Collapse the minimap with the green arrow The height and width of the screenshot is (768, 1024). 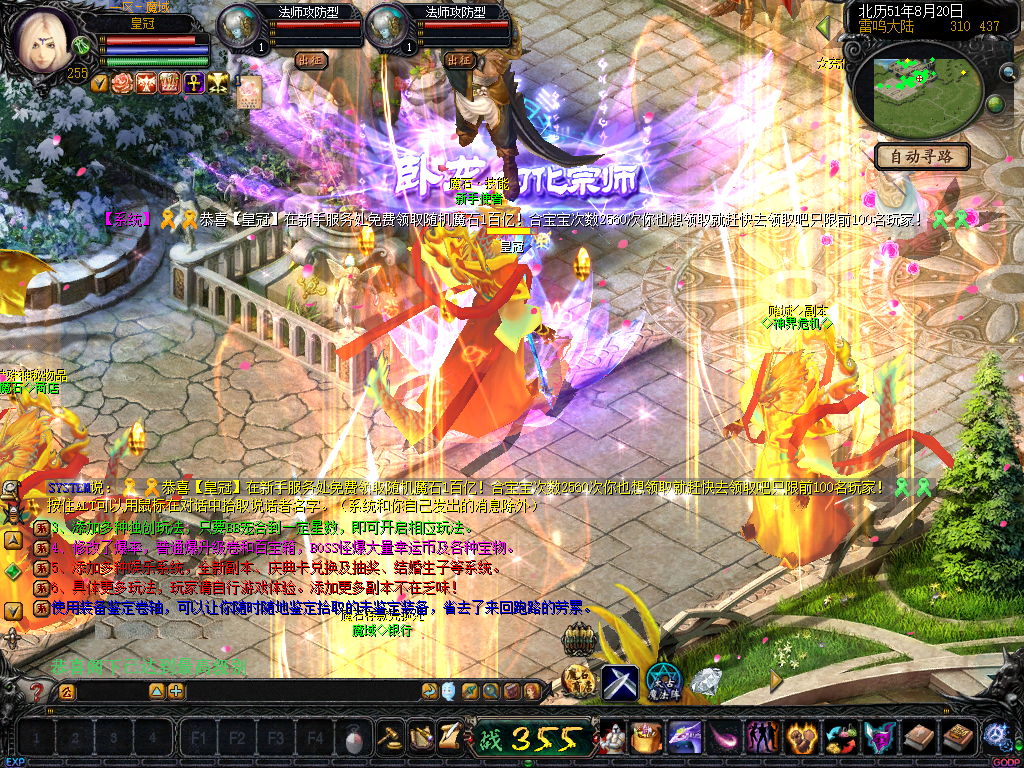[823, 26]
